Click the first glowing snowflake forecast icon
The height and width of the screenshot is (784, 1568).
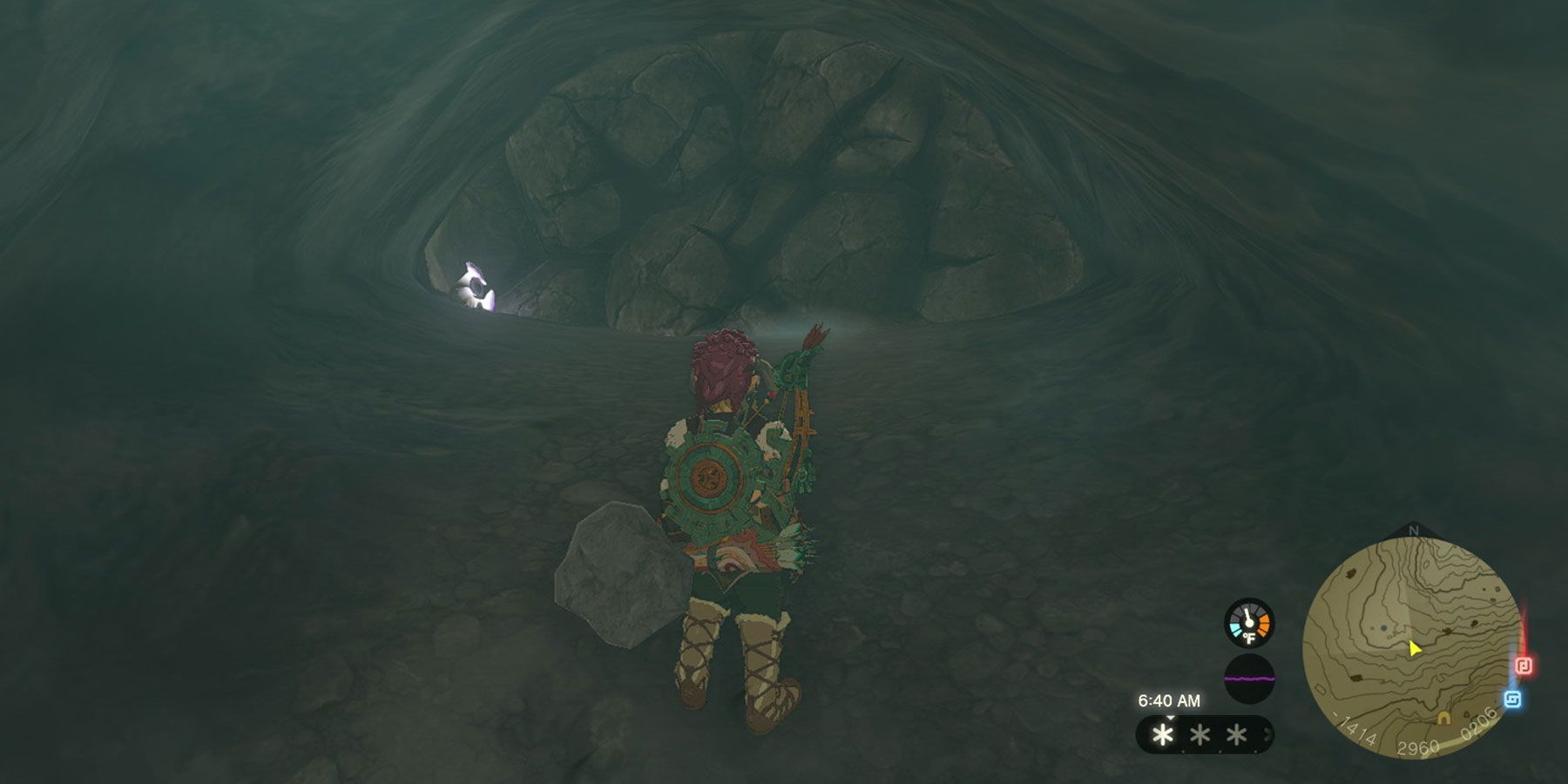click(x=1163, y=736)
